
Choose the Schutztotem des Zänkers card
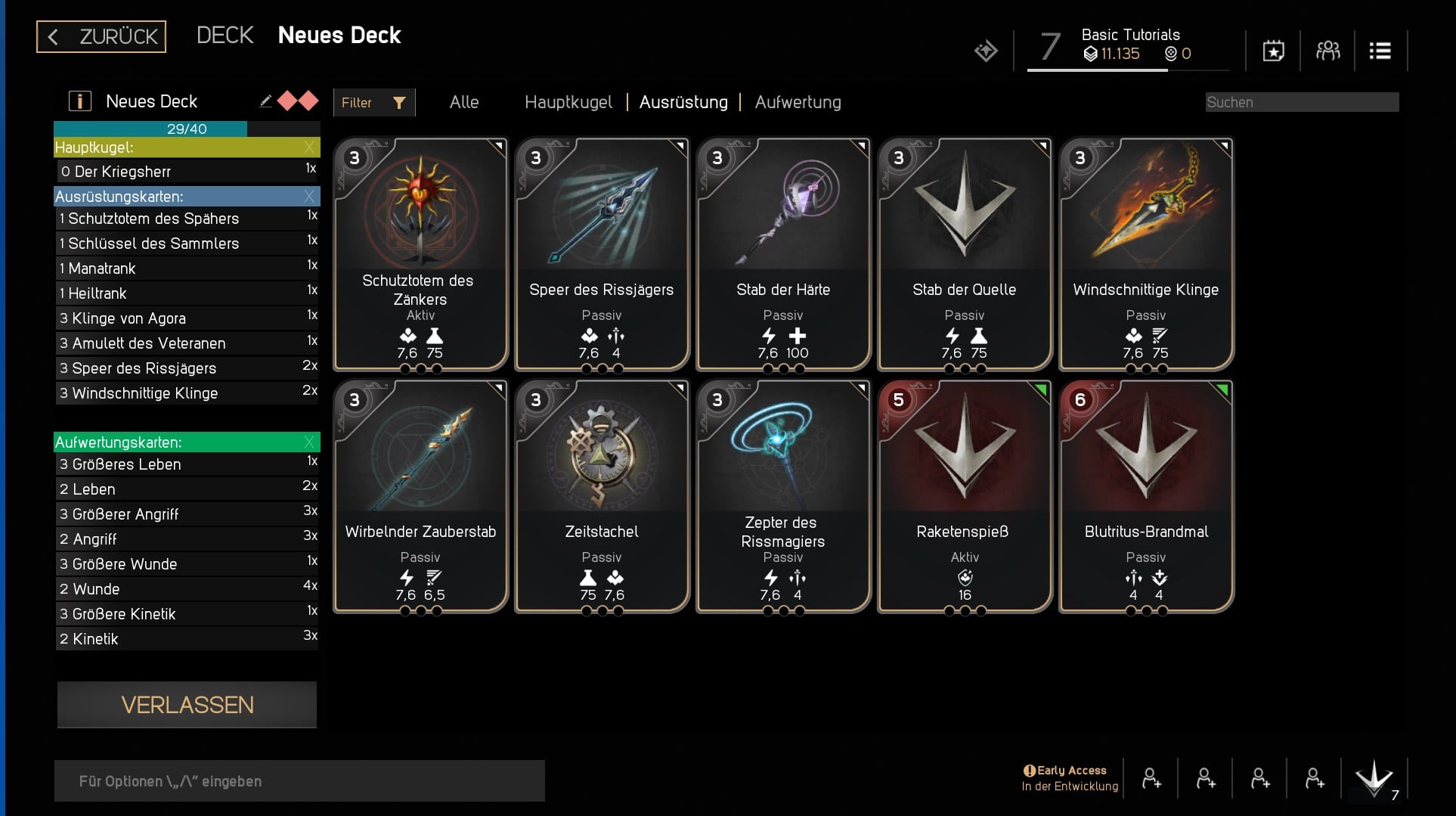pyautogui.click(x=420, y=254)
